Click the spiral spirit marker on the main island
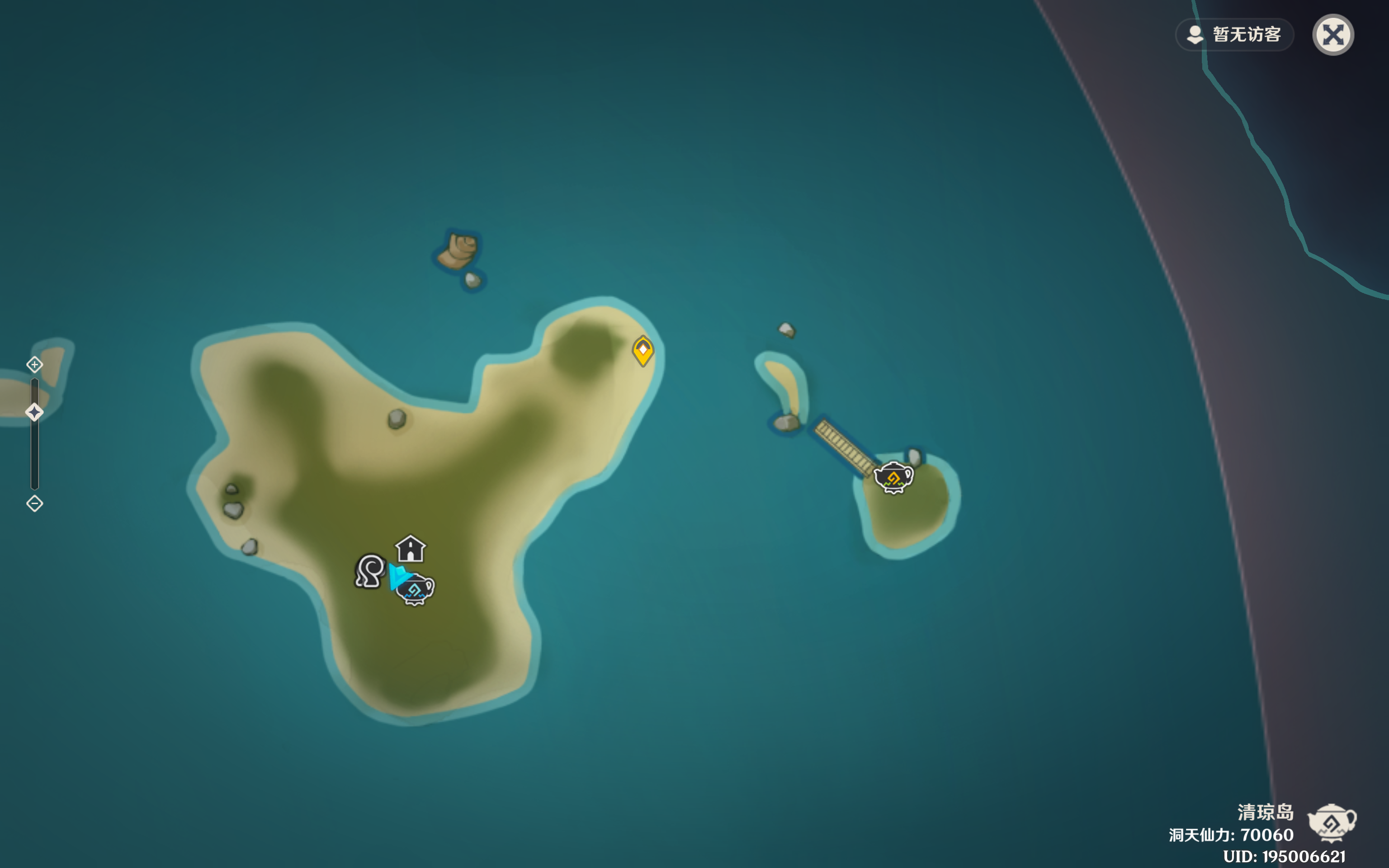 370,571
